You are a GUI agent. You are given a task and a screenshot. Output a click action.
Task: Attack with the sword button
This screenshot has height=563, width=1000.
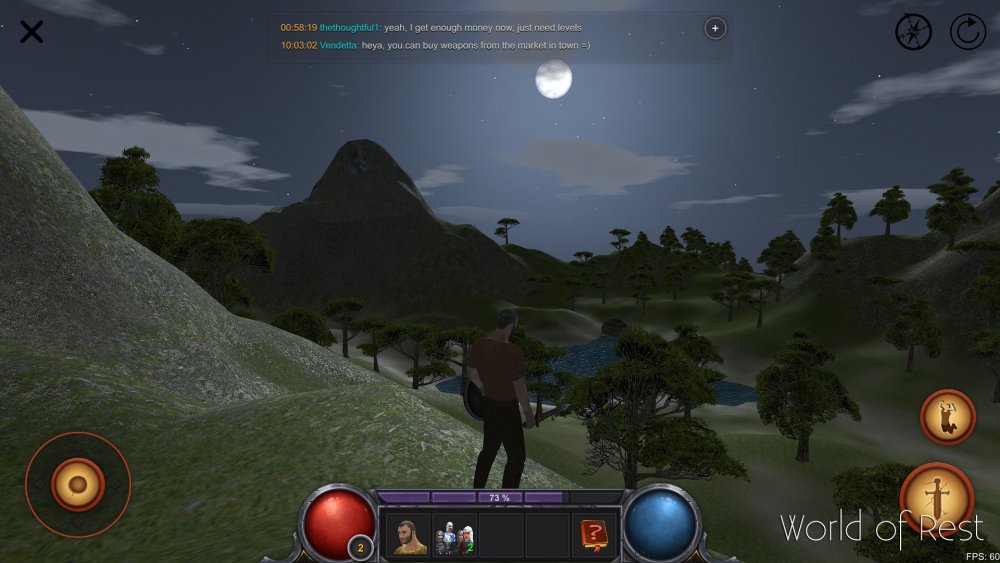pos(937,497)
